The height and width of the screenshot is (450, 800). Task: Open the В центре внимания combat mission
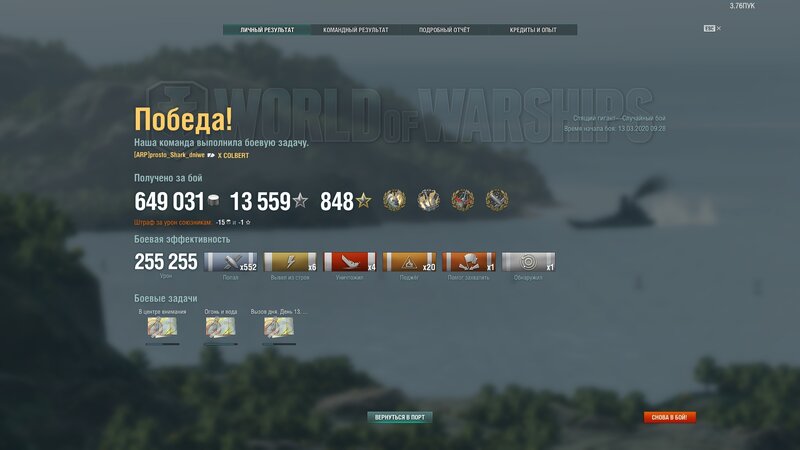161,326
